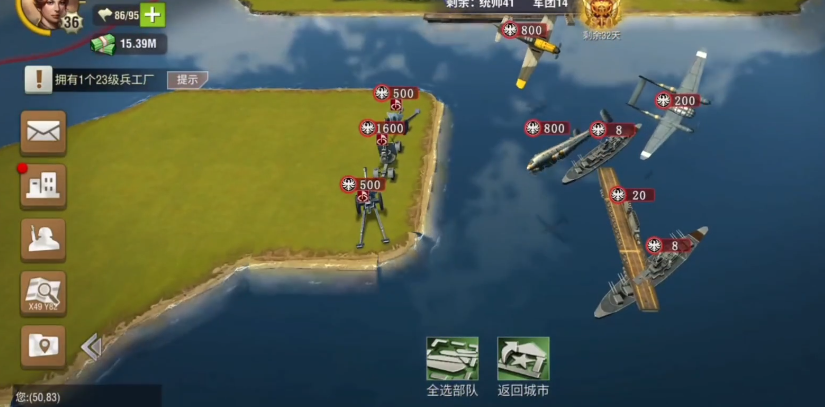Click the exclamation mark quest tracker
This screenshot has width=825, height=407.
click(x=38, y=80)
